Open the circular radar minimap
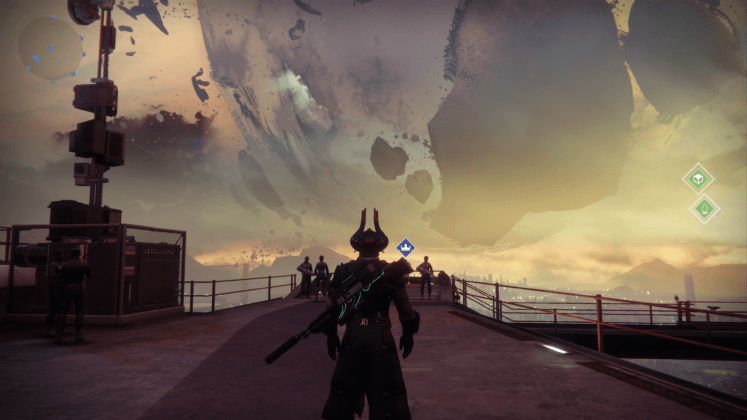This screenshot has height=420, width=747. point(49,48)
